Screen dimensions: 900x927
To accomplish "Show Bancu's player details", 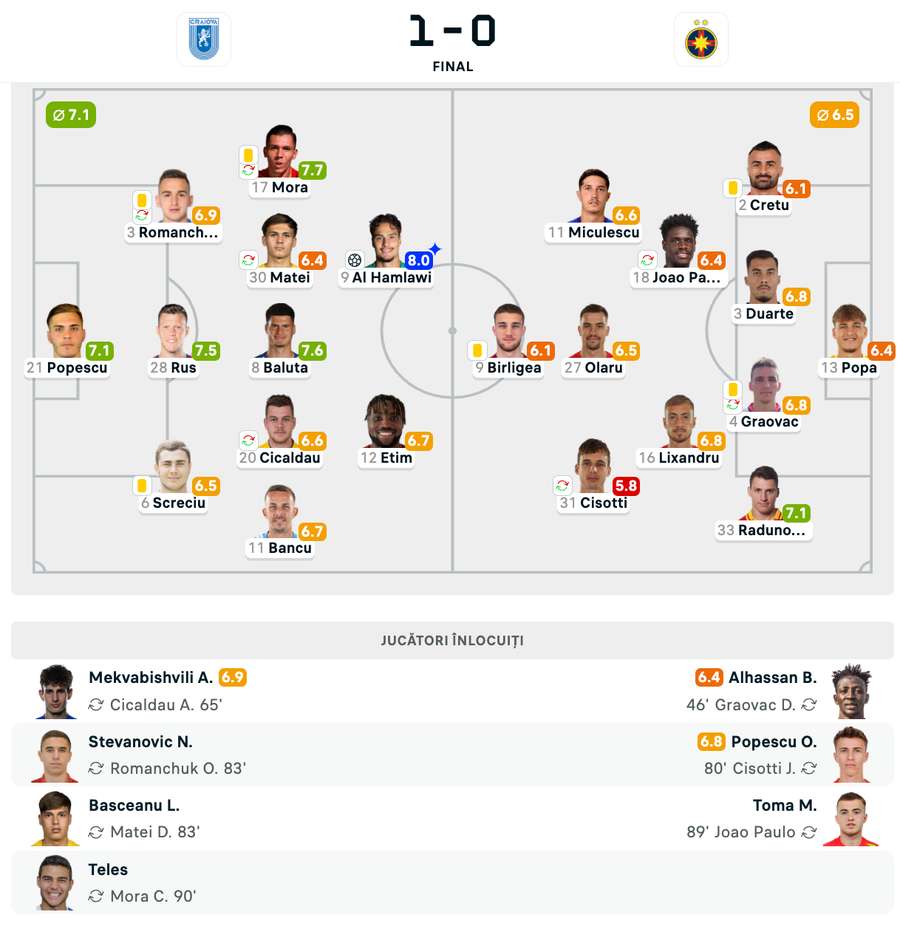I will (280, 512).
